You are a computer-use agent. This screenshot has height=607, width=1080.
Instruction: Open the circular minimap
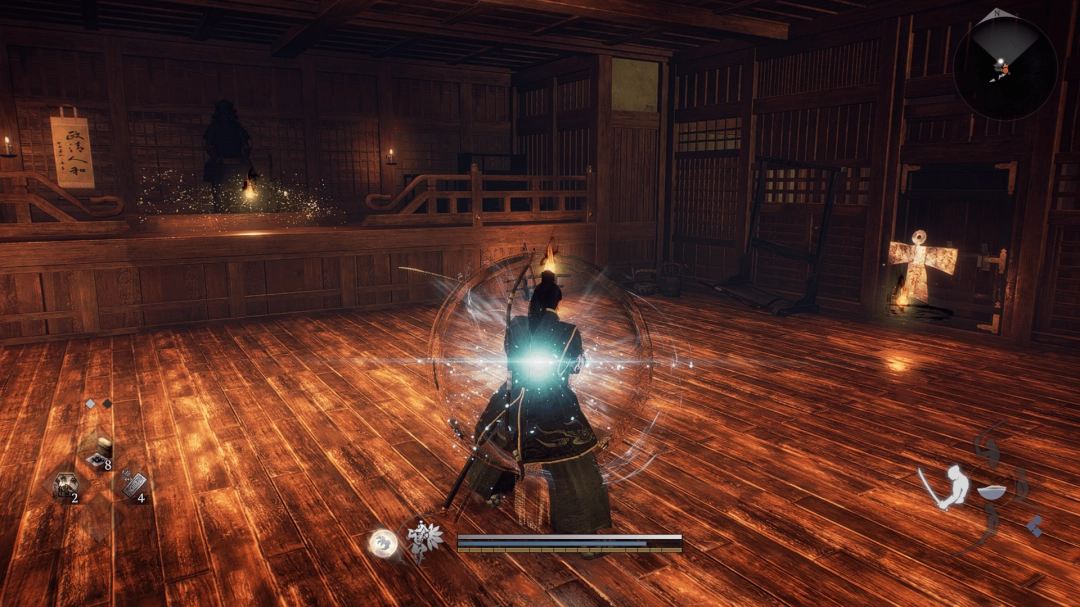click(x=1004, y=67)
